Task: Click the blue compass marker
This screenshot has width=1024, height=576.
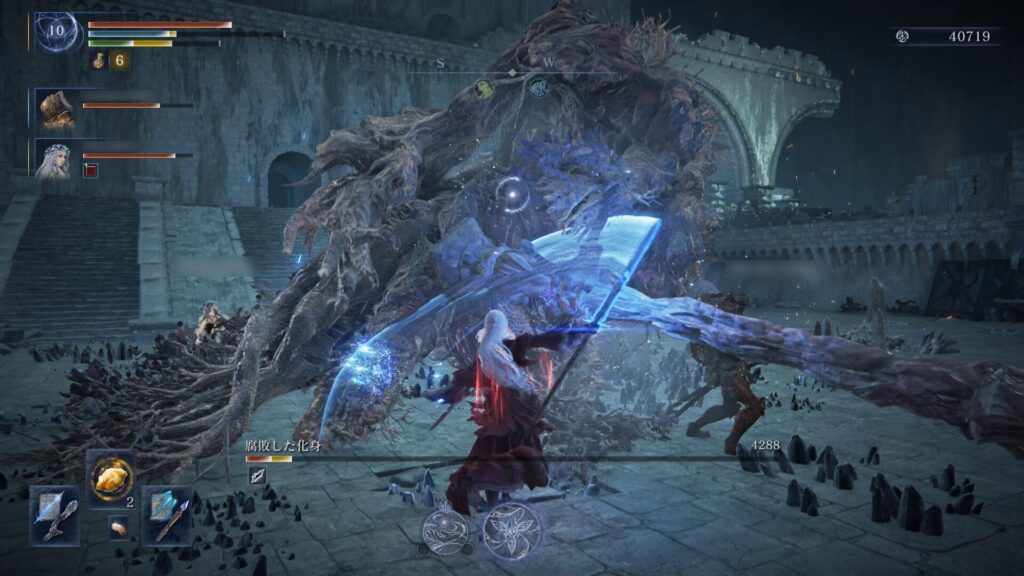Action: [x=537, y=88]
